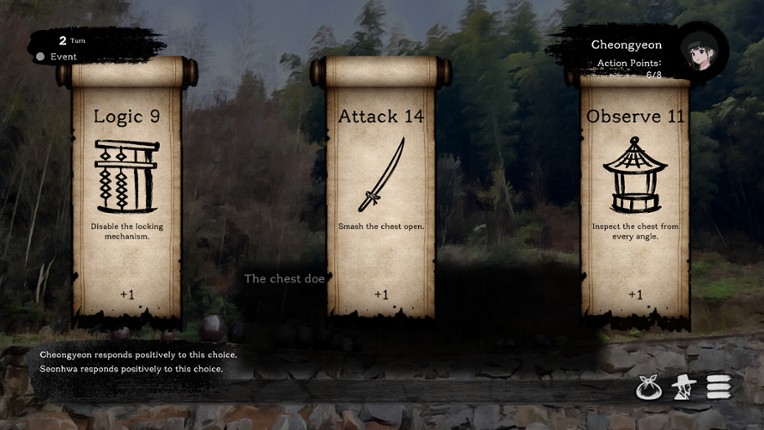This screenshot has width=764, height=430.
Task: Choose the Logic 9 scroll card
Action: [x=126, y=190]
